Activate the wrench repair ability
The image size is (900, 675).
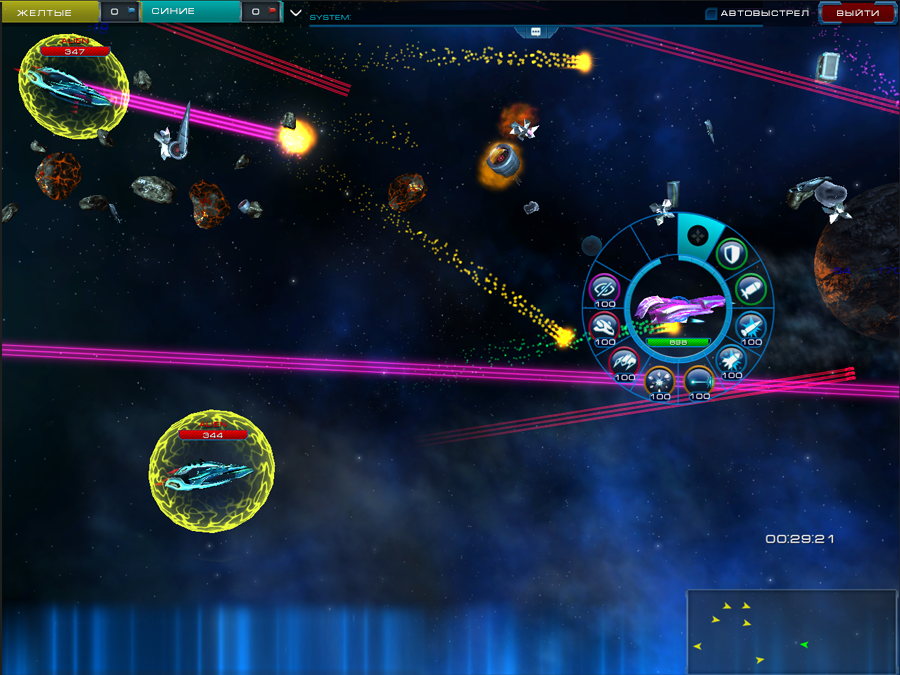point(605,325)
